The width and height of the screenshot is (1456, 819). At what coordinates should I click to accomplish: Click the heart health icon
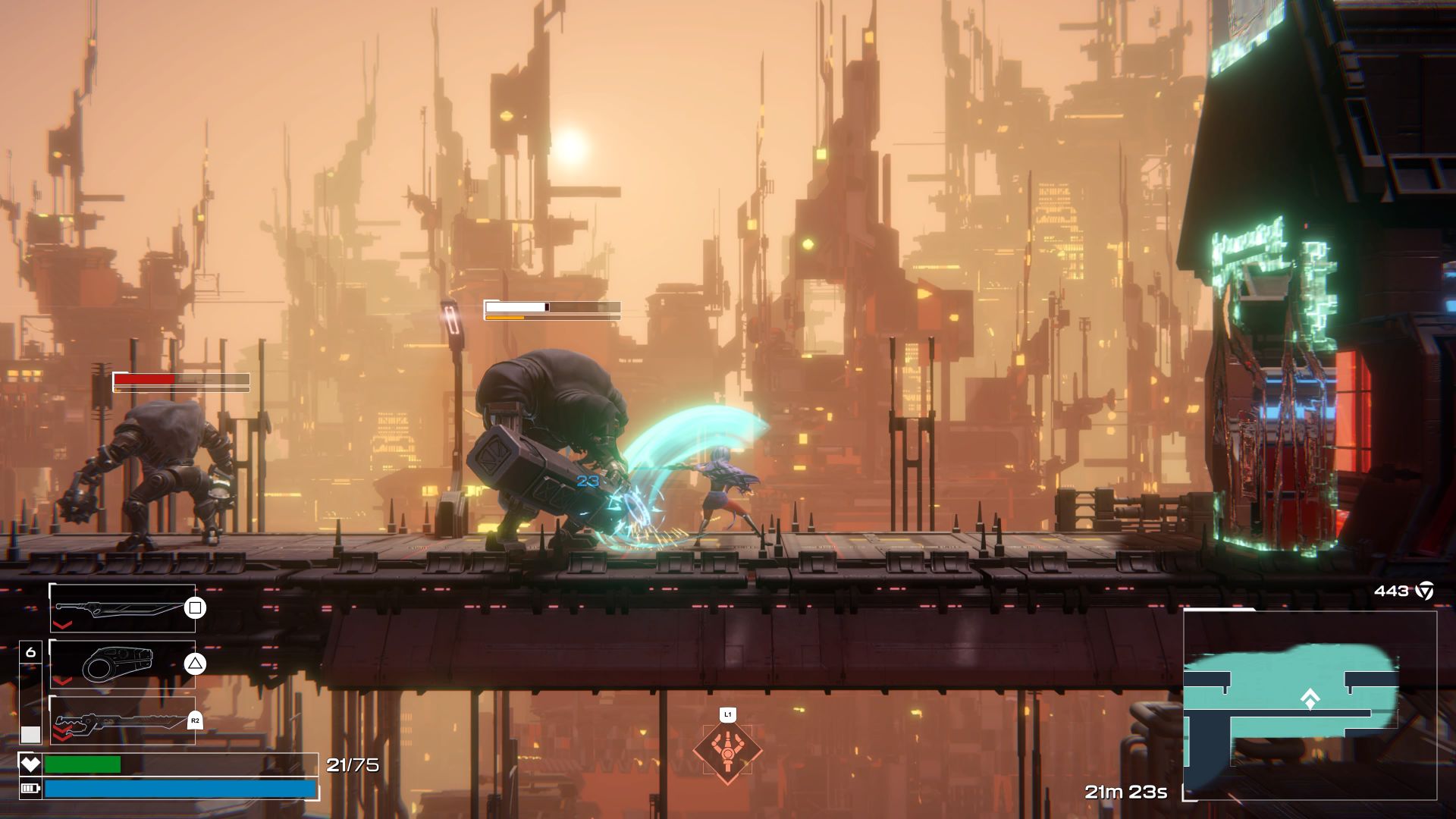click(x=30, y=764)
